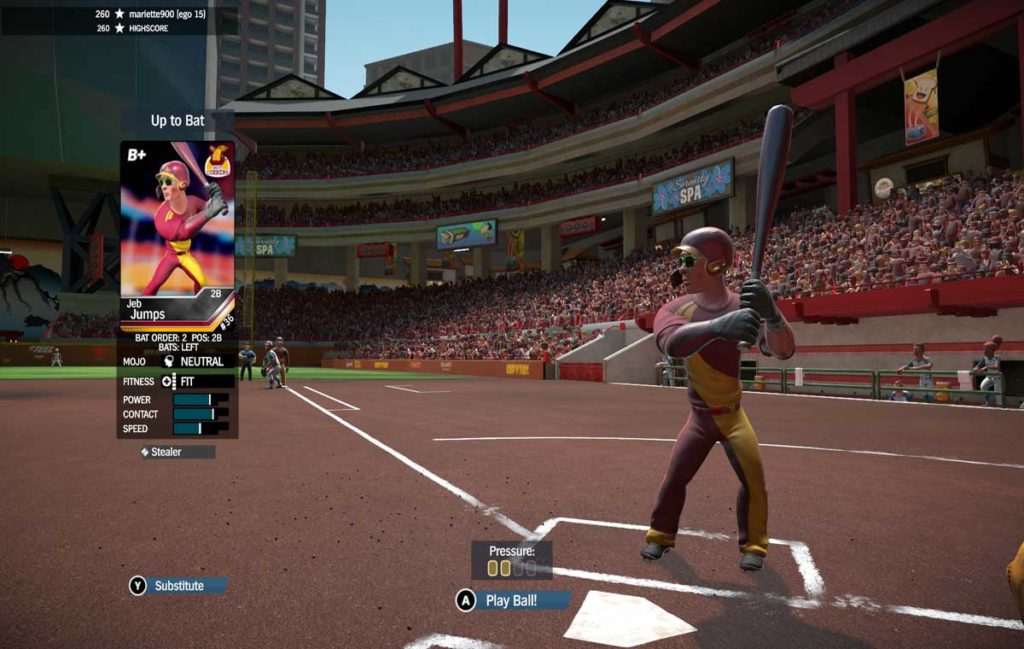This screenshot has width=1024, height=649.
Task: Select the Jeb Jumps player card
Action: coord(177,235)
